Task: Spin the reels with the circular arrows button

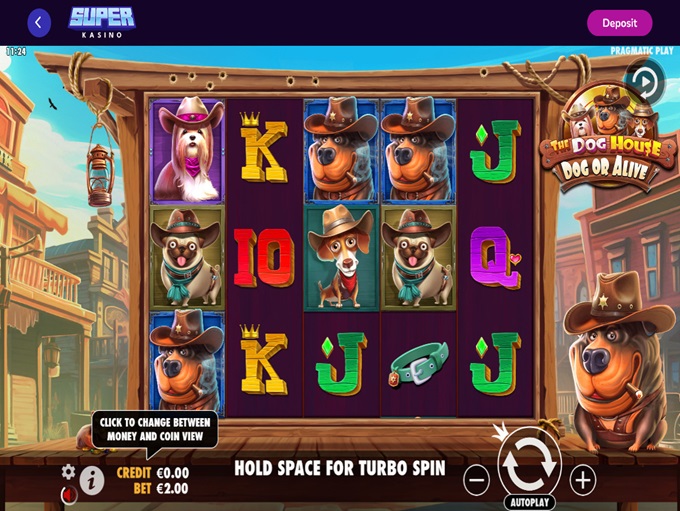Action: point(529,462)
